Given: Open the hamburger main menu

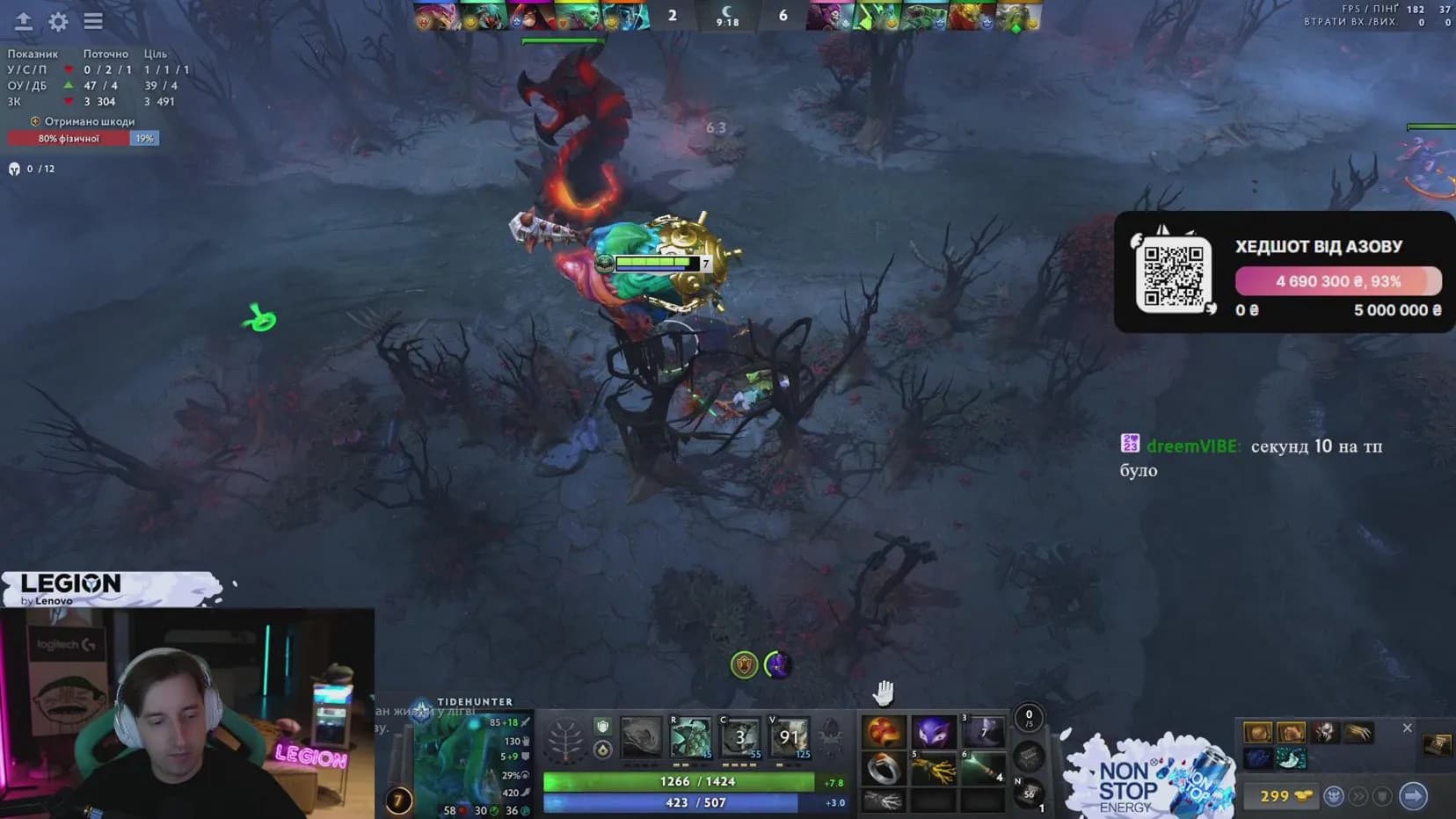Looking at the screenshot, I should point(93,21).
